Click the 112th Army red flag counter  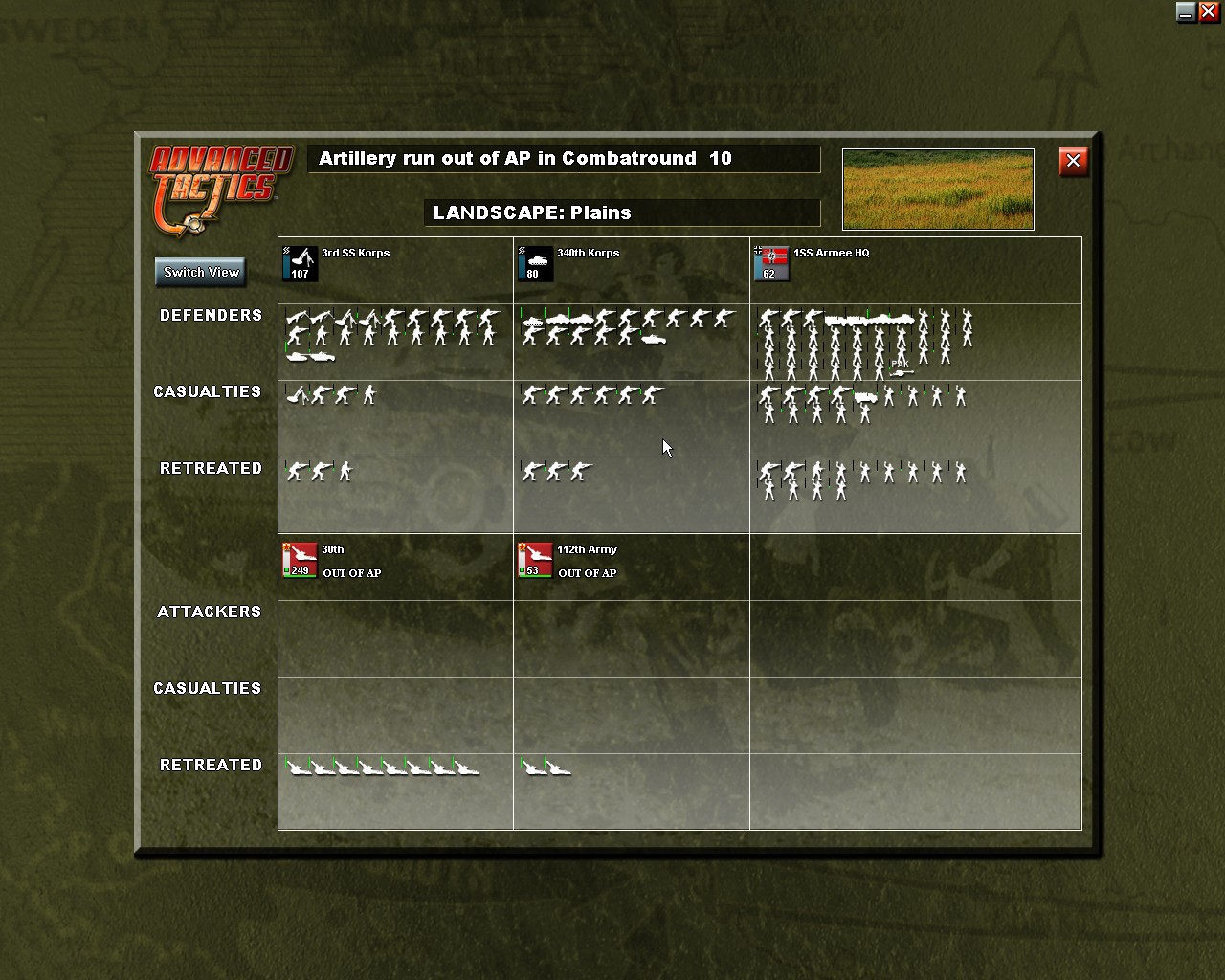[534, 561]
